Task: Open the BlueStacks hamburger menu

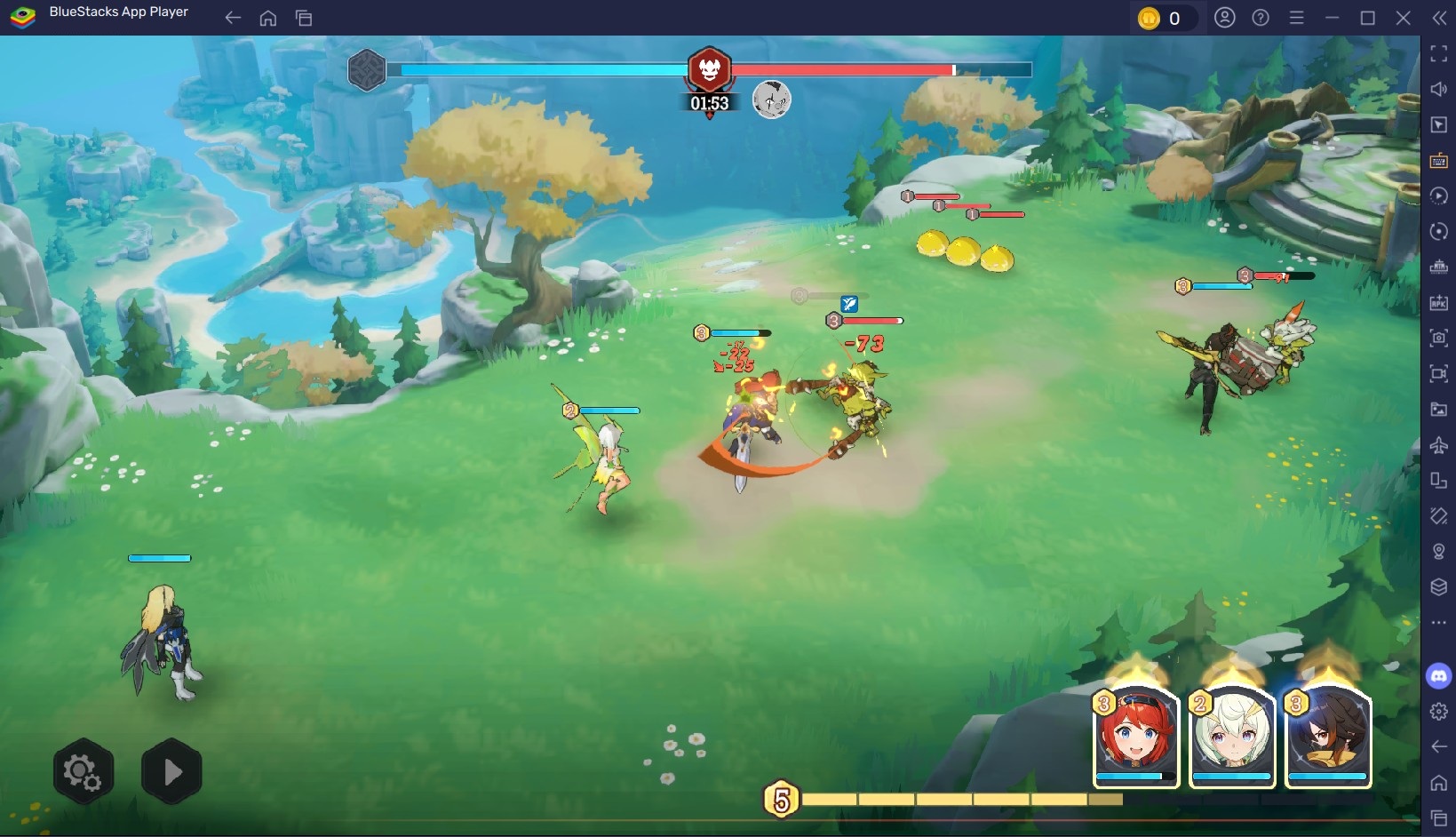Action: [x=1297, y=18]
